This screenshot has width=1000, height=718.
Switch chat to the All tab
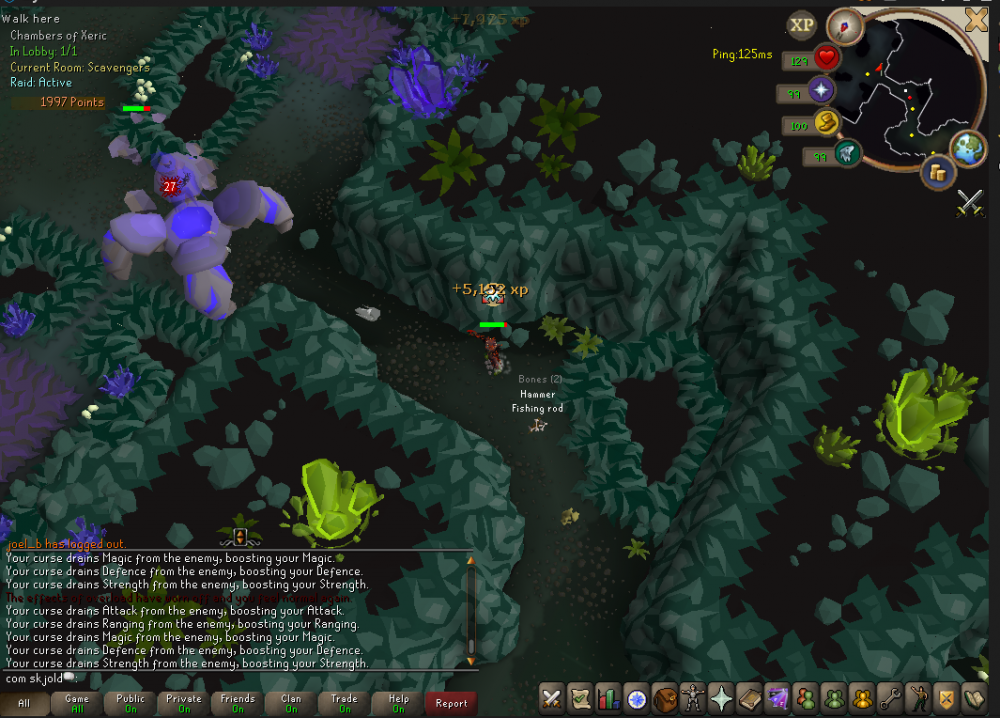[x=24, y=703]
